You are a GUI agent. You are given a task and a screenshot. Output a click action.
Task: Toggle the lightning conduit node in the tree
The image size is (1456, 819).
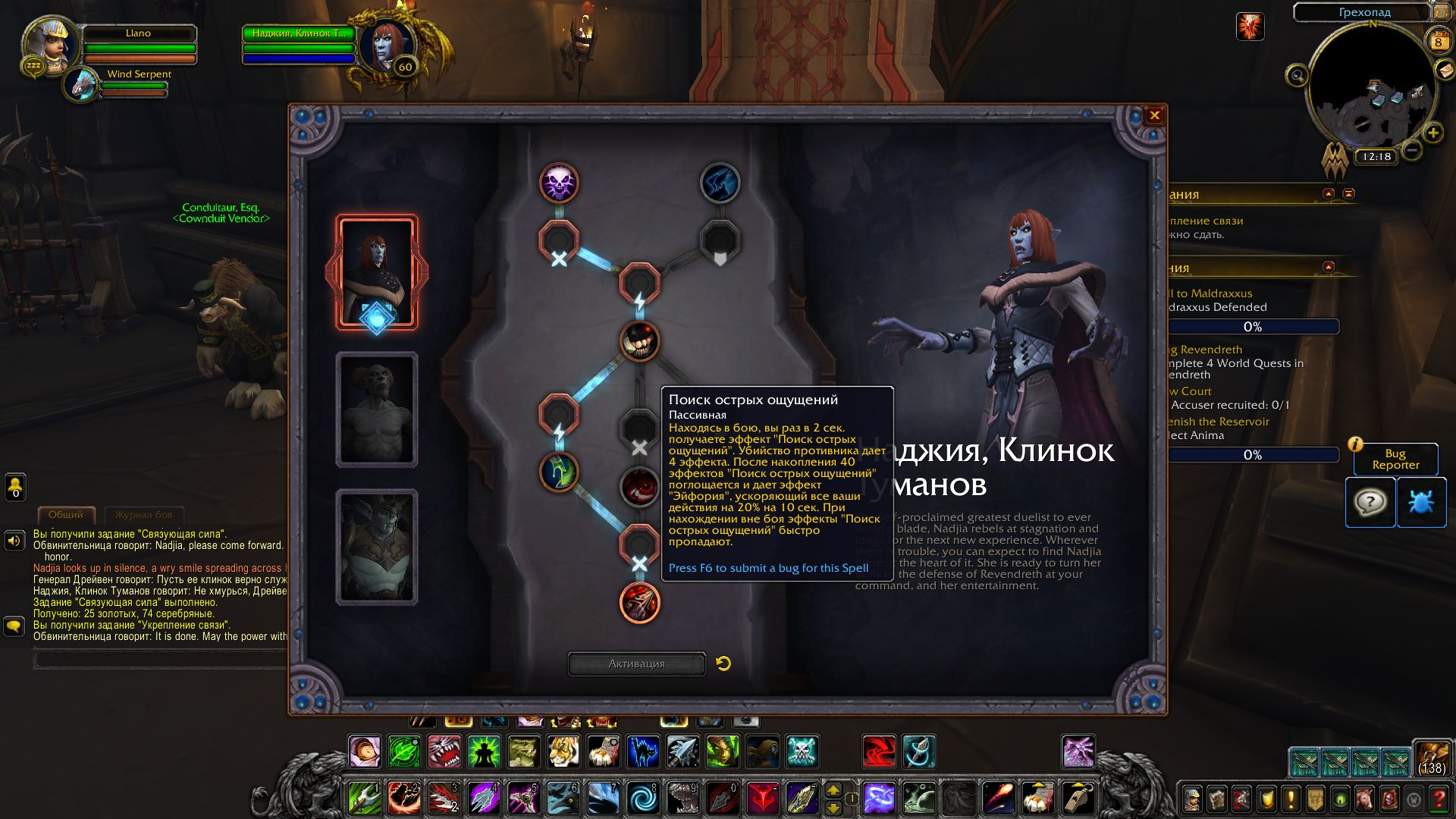point(557,415)
